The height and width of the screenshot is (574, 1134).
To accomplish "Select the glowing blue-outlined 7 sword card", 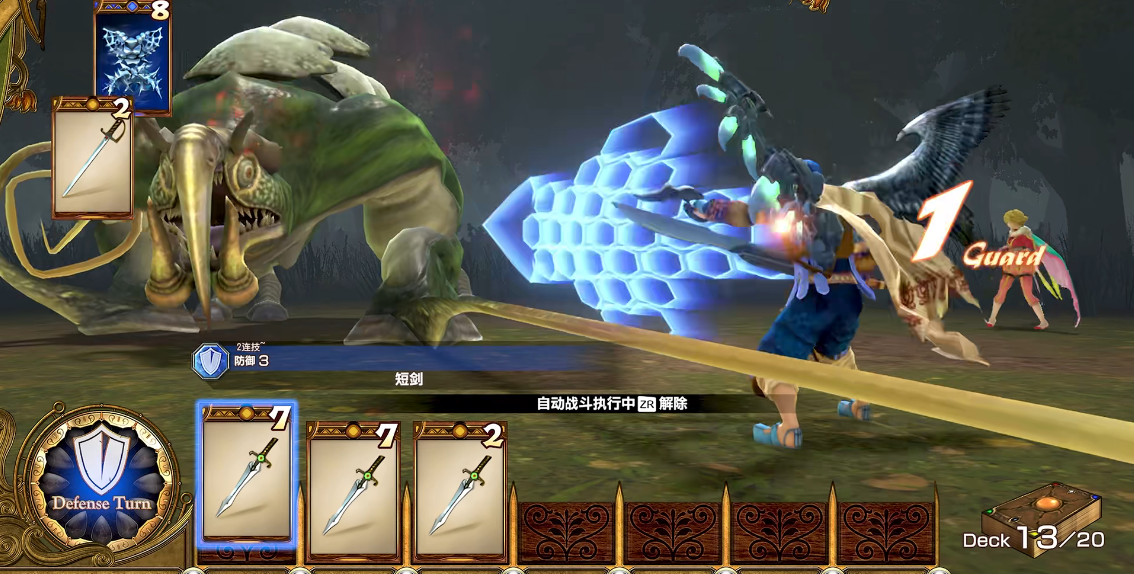I will click(x=247, y=476).
